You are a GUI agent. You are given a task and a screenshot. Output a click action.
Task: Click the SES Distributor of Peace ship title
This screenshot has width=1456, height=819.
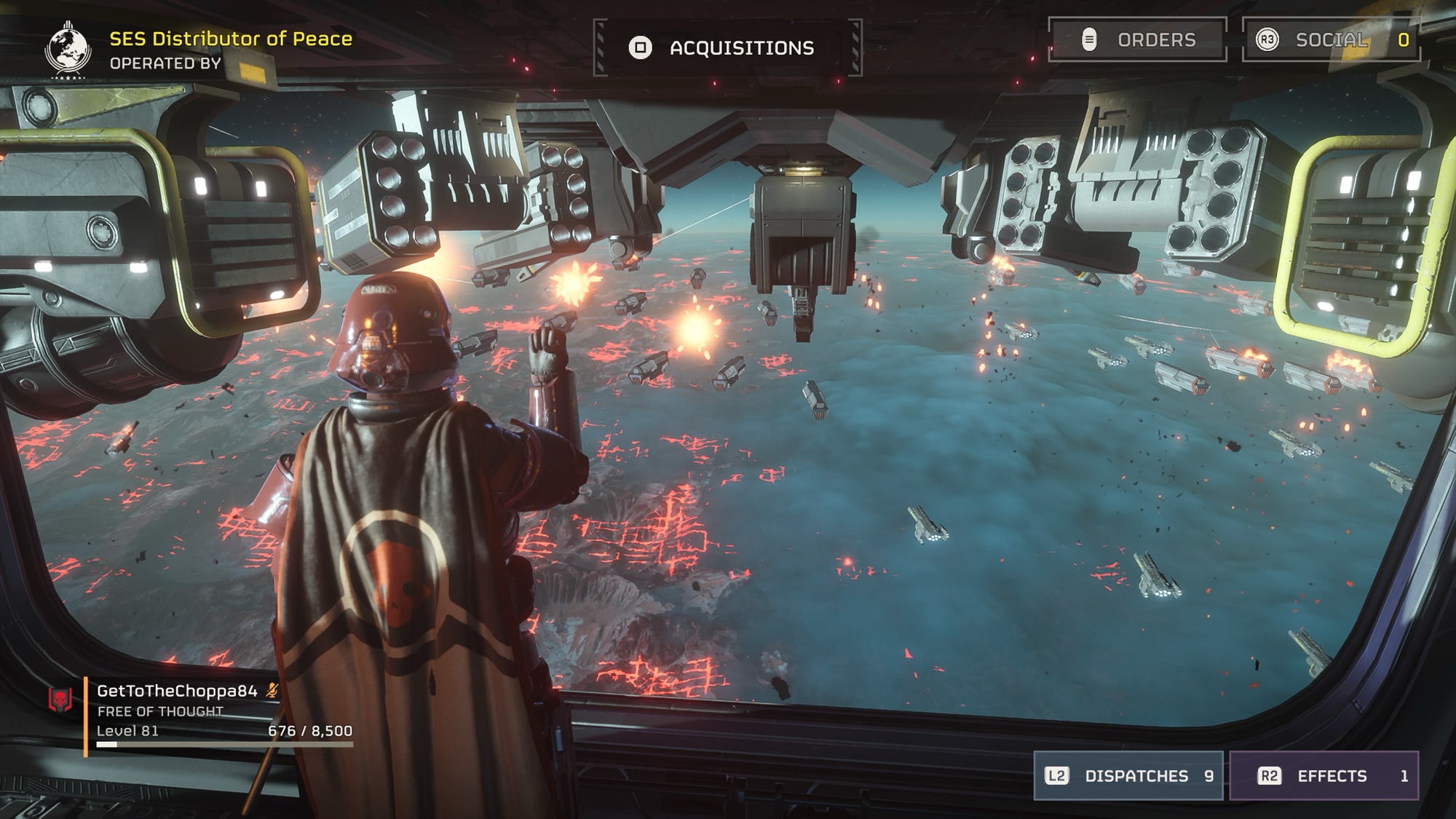click(x=230, y=39)
